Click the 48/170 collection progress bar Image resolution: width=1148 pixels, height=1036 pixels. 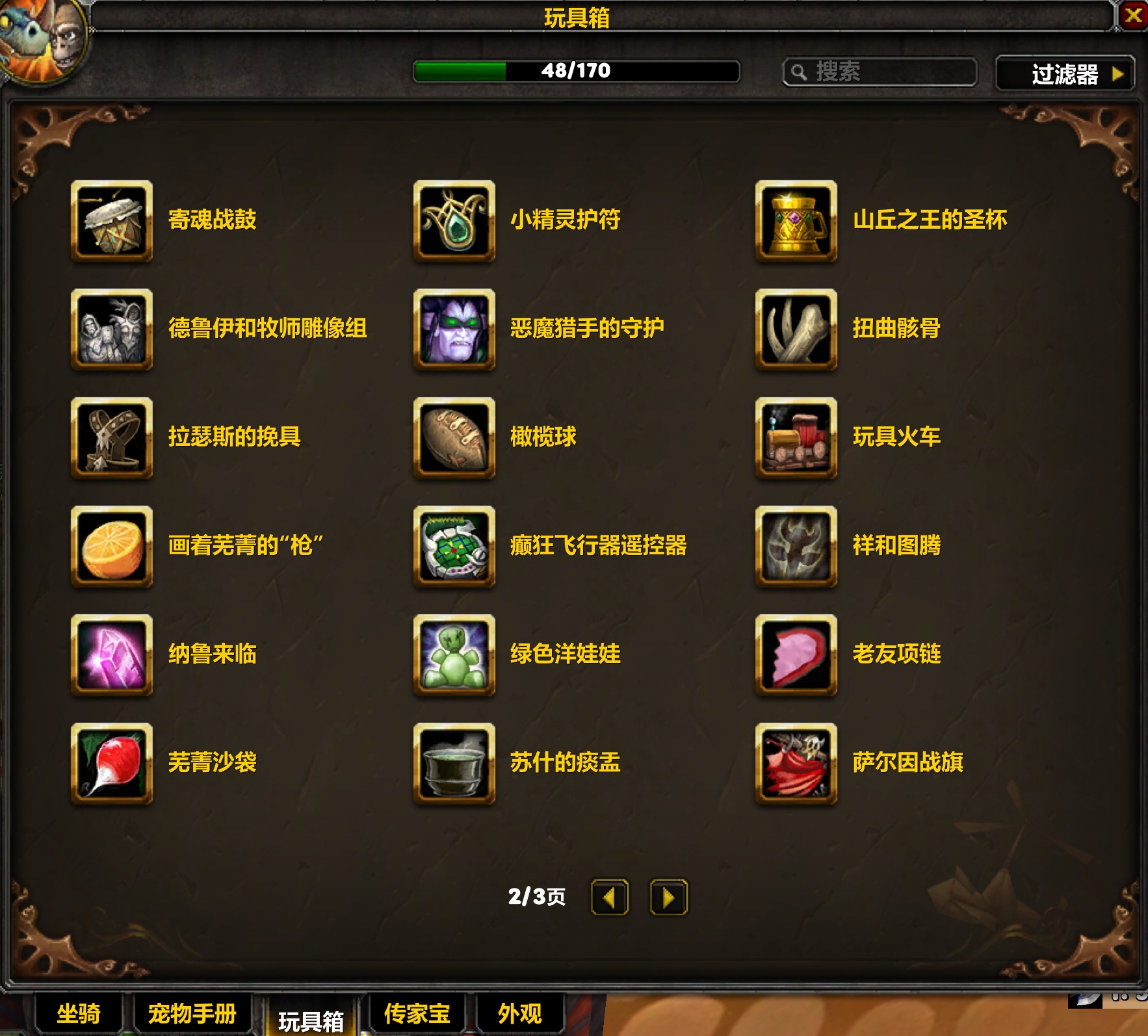click(575, 73)
